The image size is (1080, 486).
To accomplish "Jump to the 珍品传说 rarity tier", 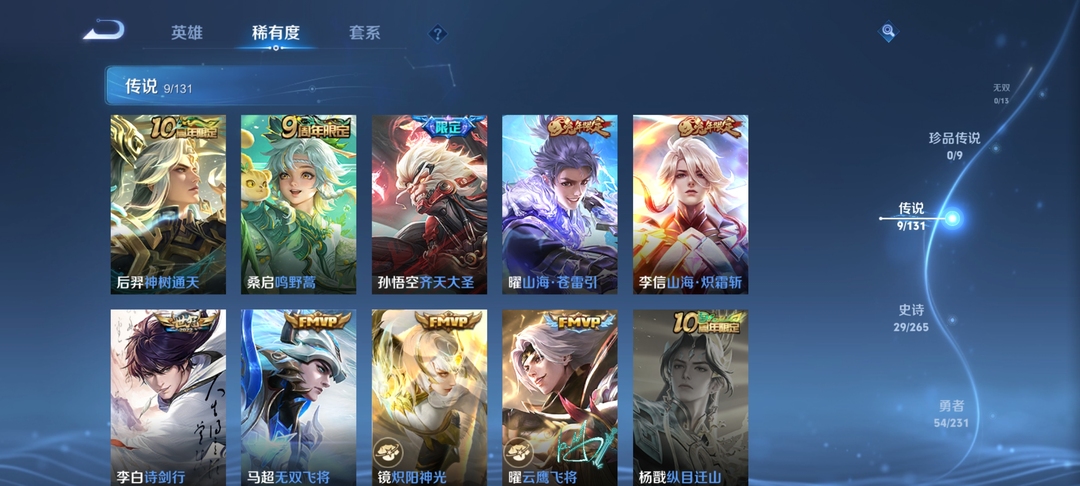I will (954, 145).
